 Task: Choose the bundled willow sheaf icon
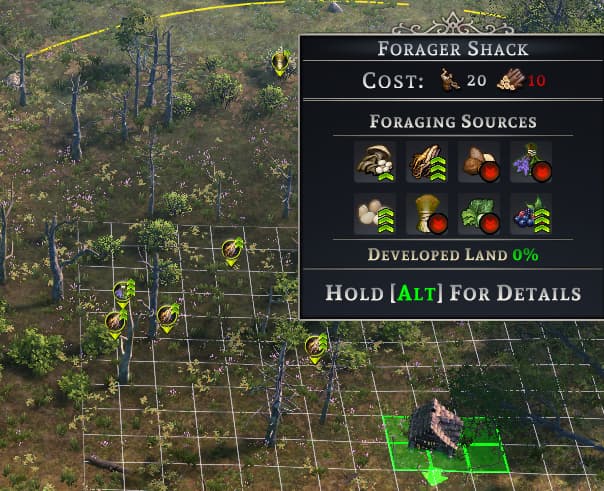coord(425,212)
